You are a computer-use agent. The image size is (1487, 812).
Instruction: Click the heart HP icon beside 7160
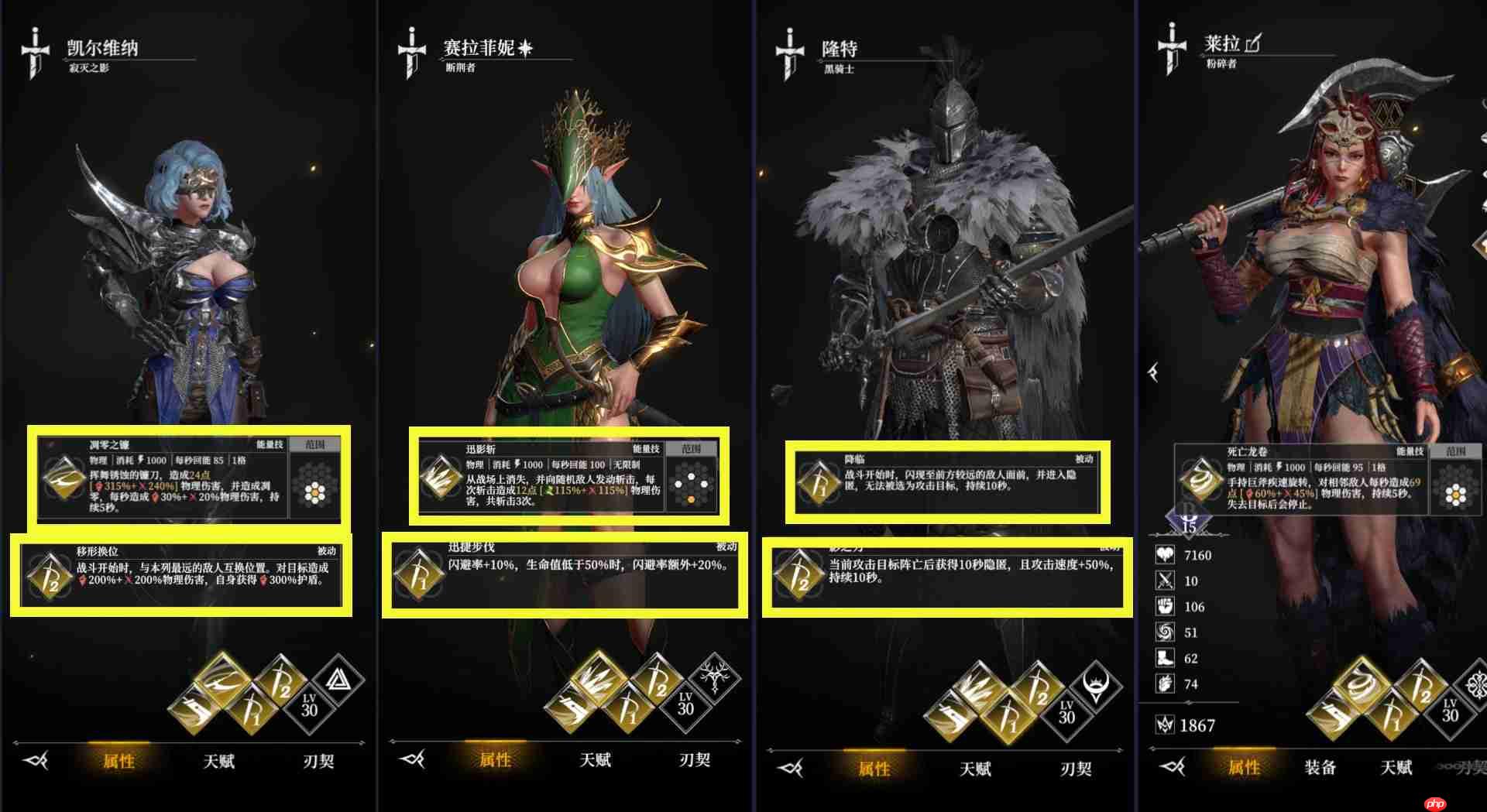(x=1165, y=555)
